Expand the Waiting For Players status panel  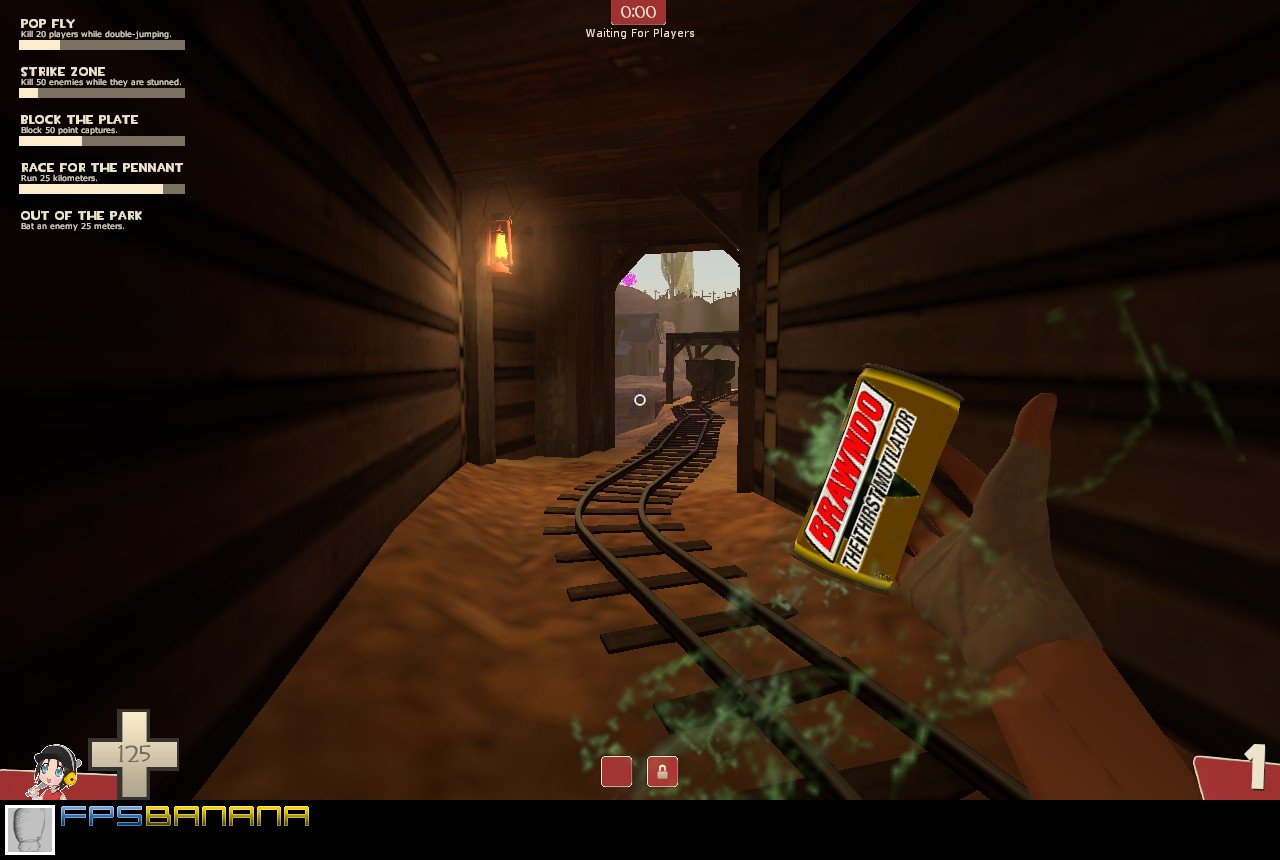click(x=639, y=33)
